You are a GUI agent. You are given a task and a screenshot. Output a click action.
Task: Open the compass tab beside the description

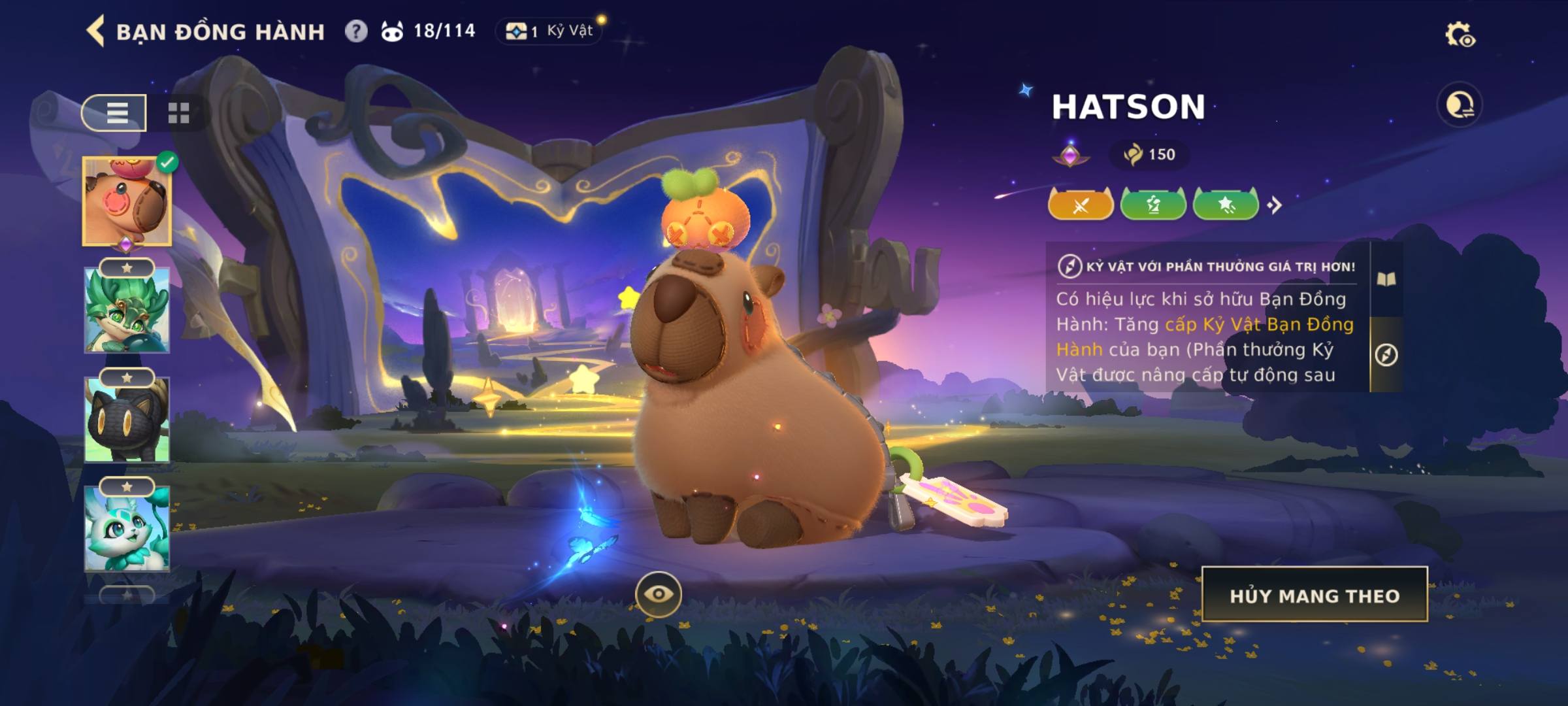tap(1386, 355)
